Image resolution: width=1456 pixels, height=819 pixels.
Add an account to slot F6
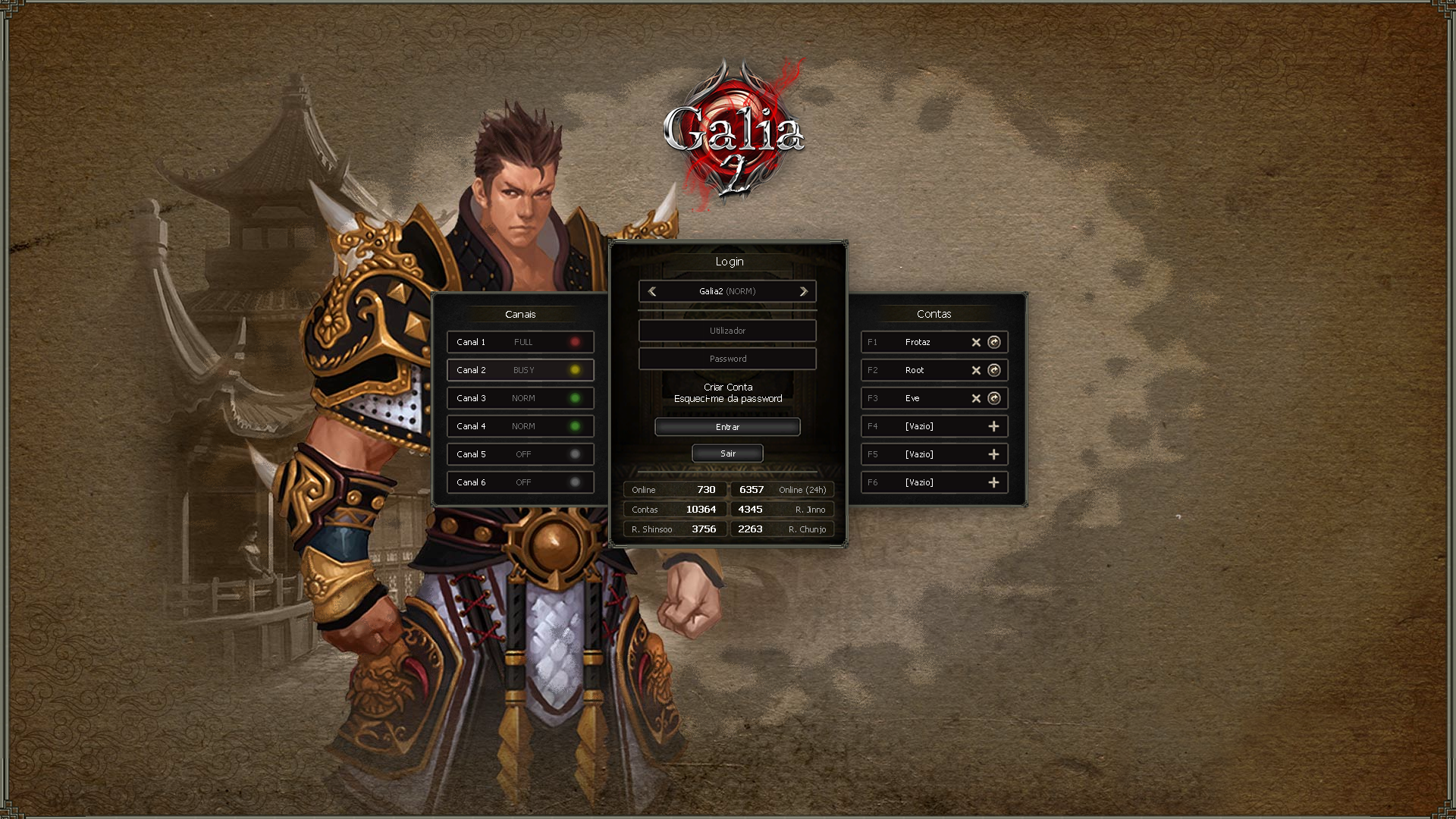(993, 482)
